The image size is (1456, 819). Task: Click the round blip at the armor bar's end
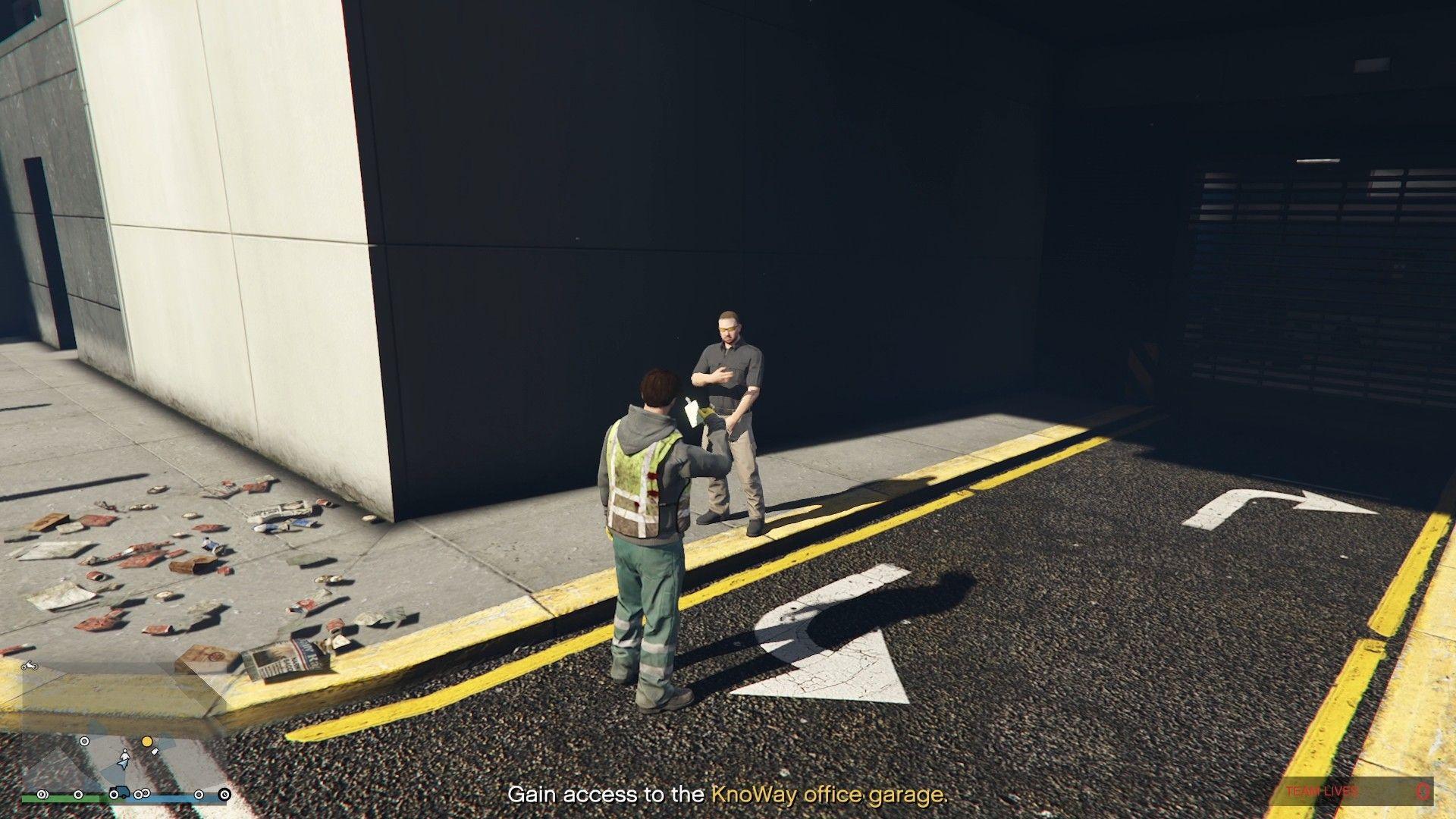pyautogui.click(x=224, y=795)
